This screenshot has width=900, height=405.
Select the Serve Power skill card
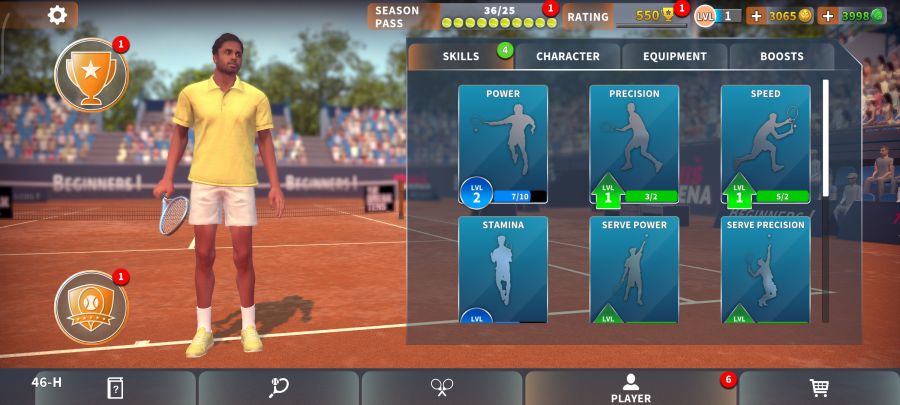pos(634,270)
